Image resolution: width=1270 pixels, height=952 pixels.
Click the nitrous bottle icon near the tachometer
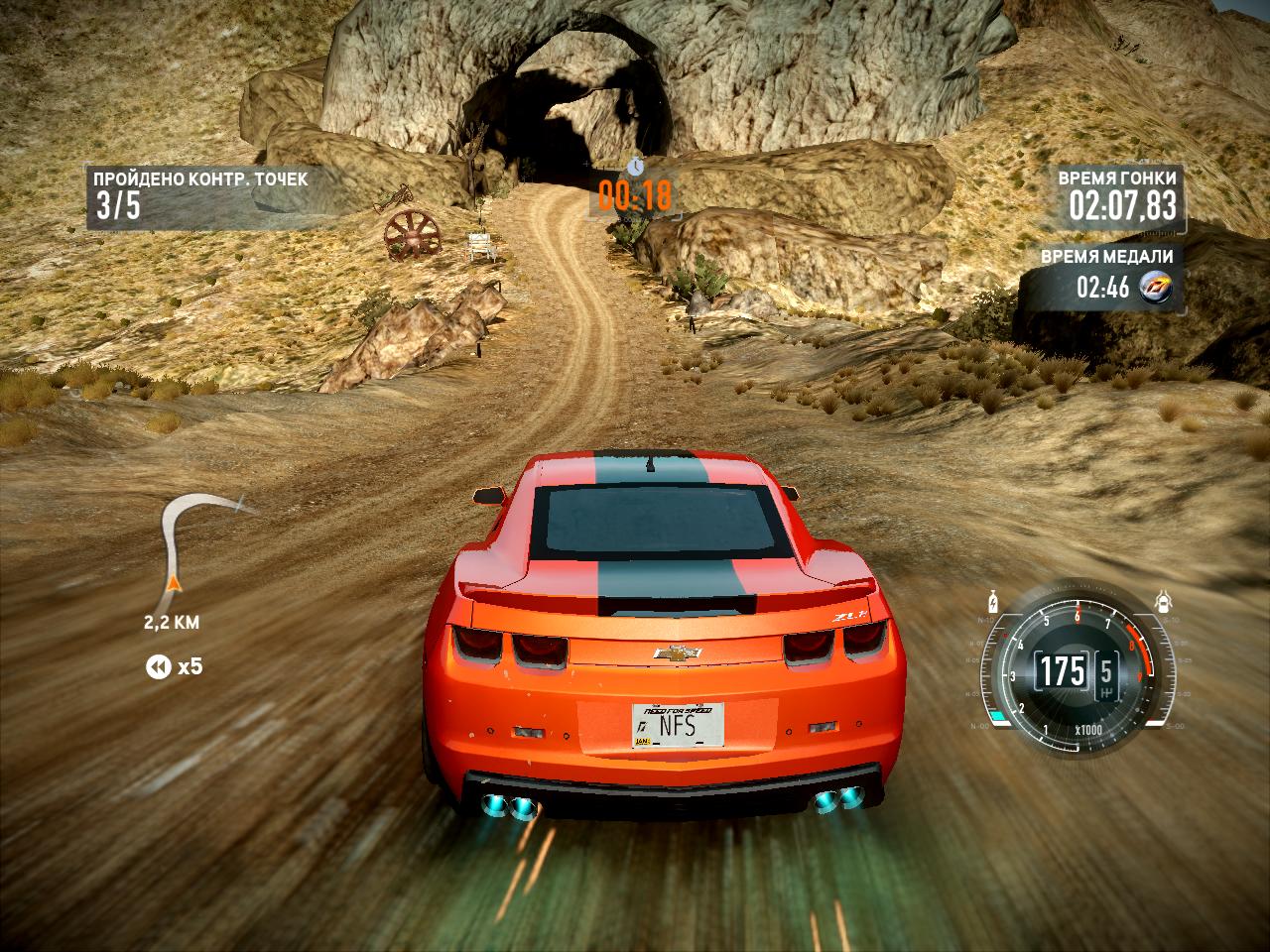993,603
